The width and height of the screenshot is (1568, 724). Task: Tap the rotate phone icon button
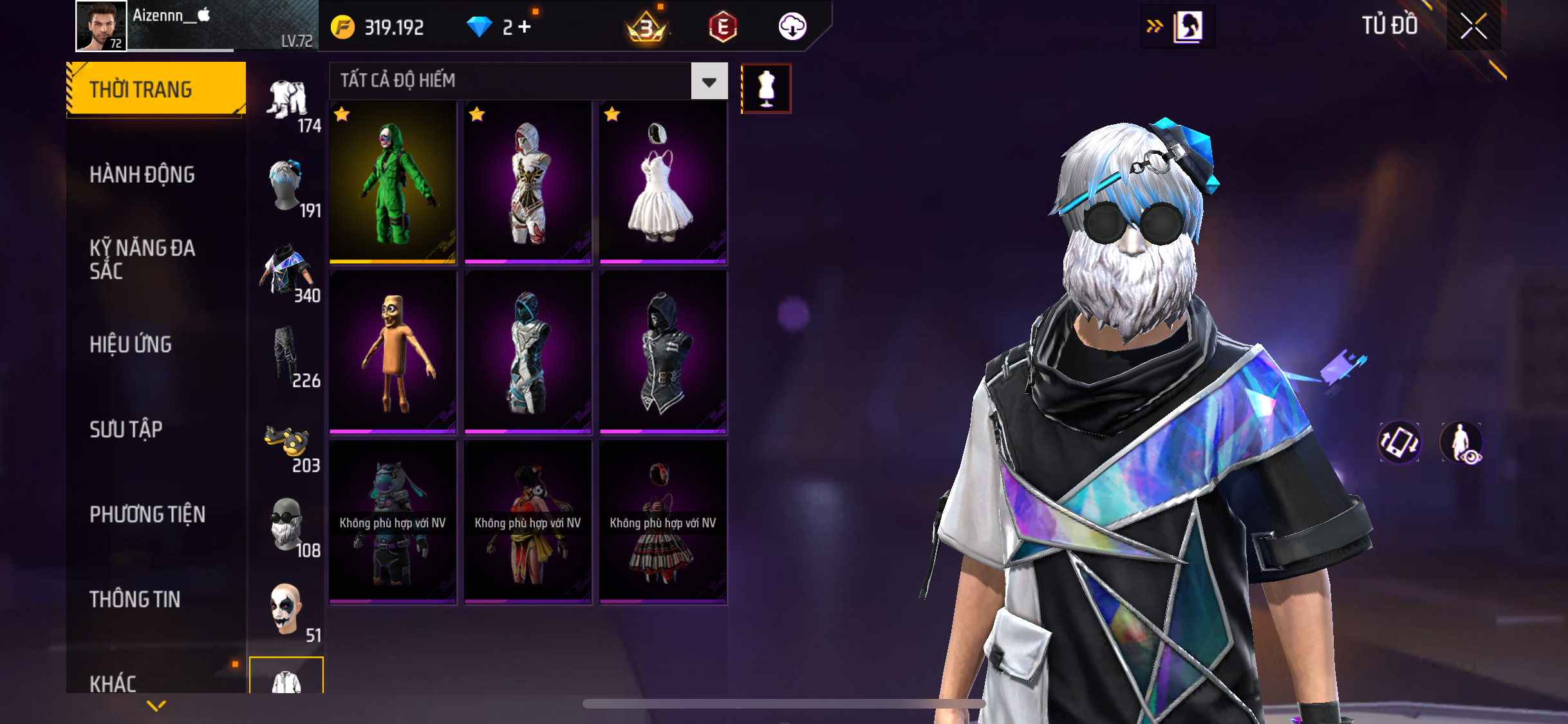pos(1399,443)
